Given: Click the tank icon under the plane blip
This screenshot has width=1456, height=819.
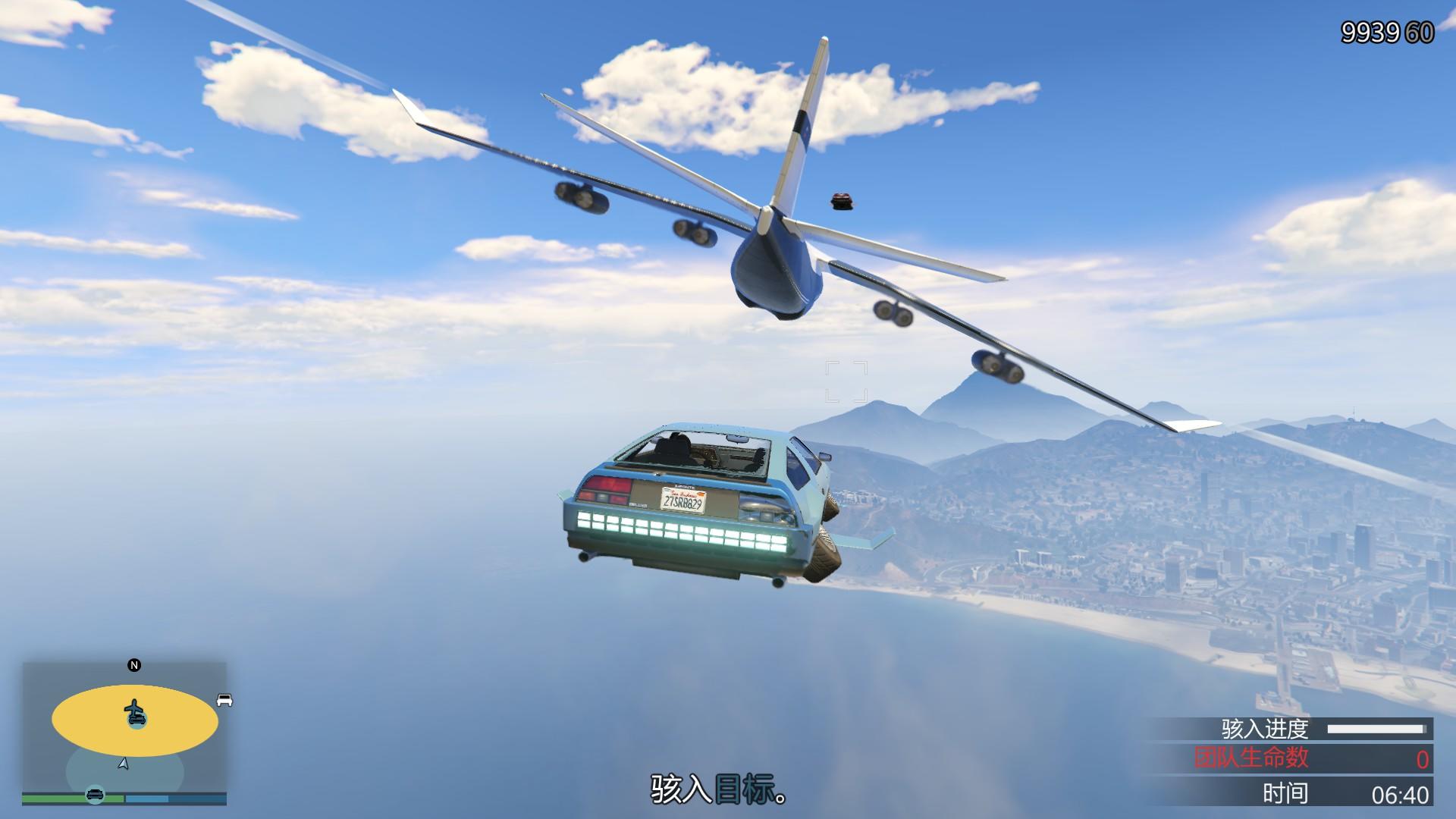Looking at the screenshot, I should pos(137,720).
